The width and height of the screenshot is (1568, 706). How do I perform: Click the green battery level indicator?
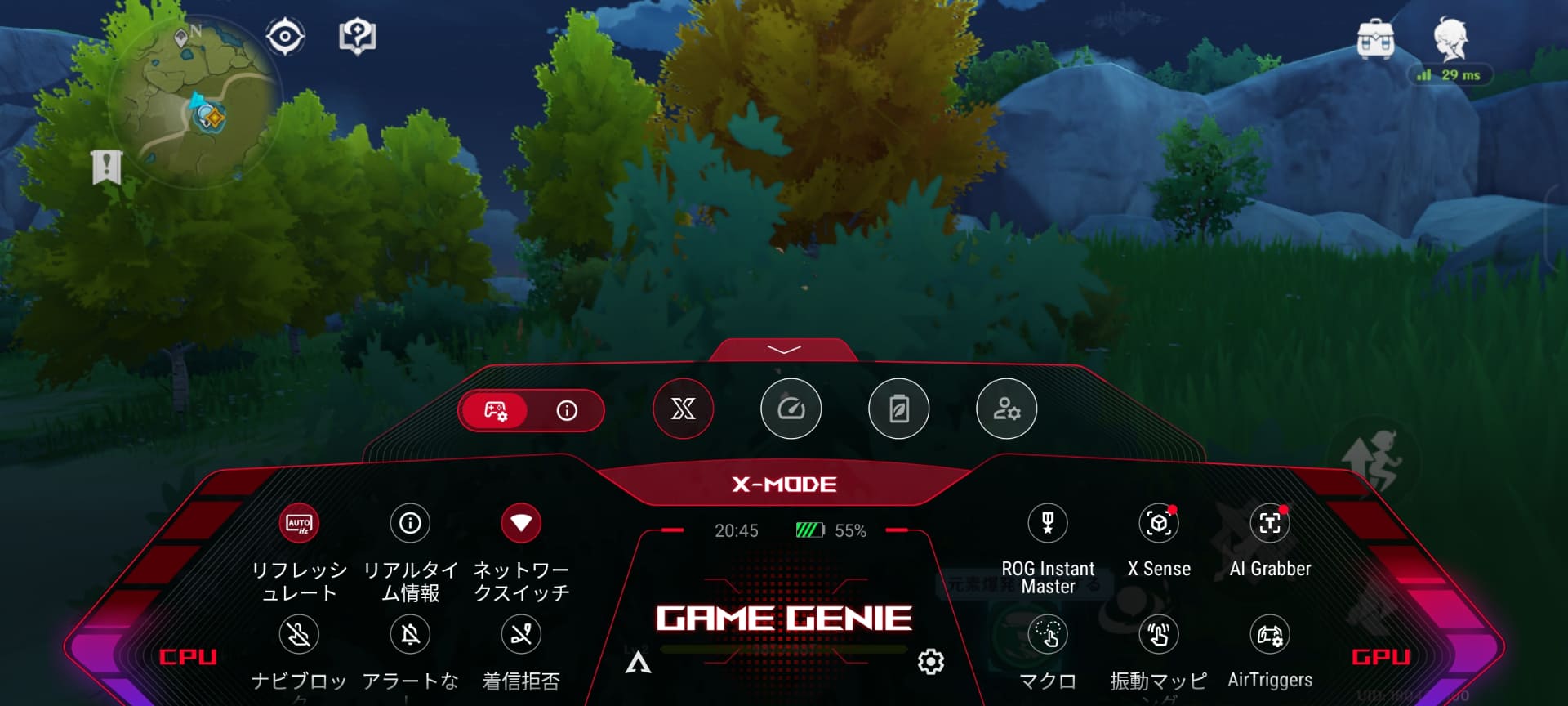[x=809, y=529]
